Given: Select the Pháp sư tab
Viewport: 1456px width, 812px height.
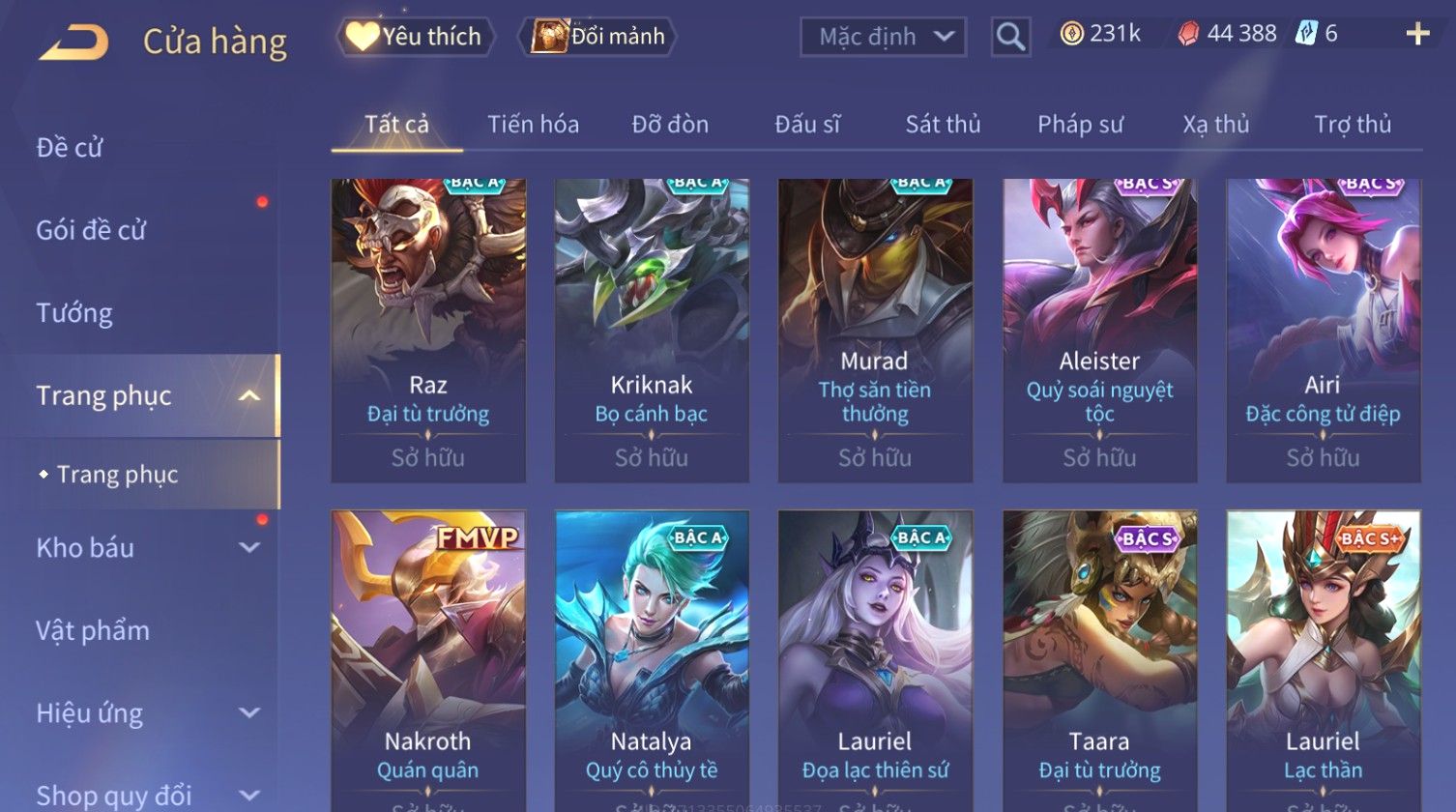Looking at the screenshot, I should click(1080, 125).
